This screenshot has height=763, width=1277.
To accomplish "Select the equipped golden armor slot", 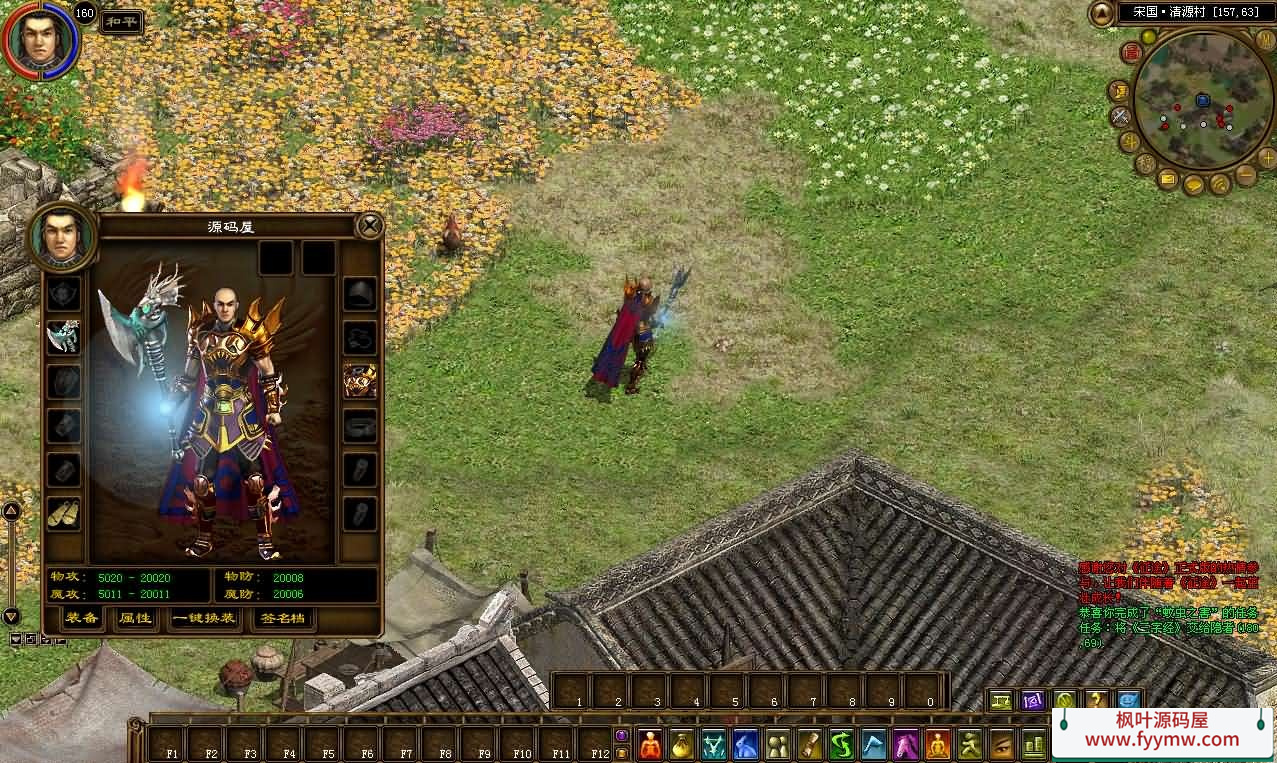I will click(360, 380).
